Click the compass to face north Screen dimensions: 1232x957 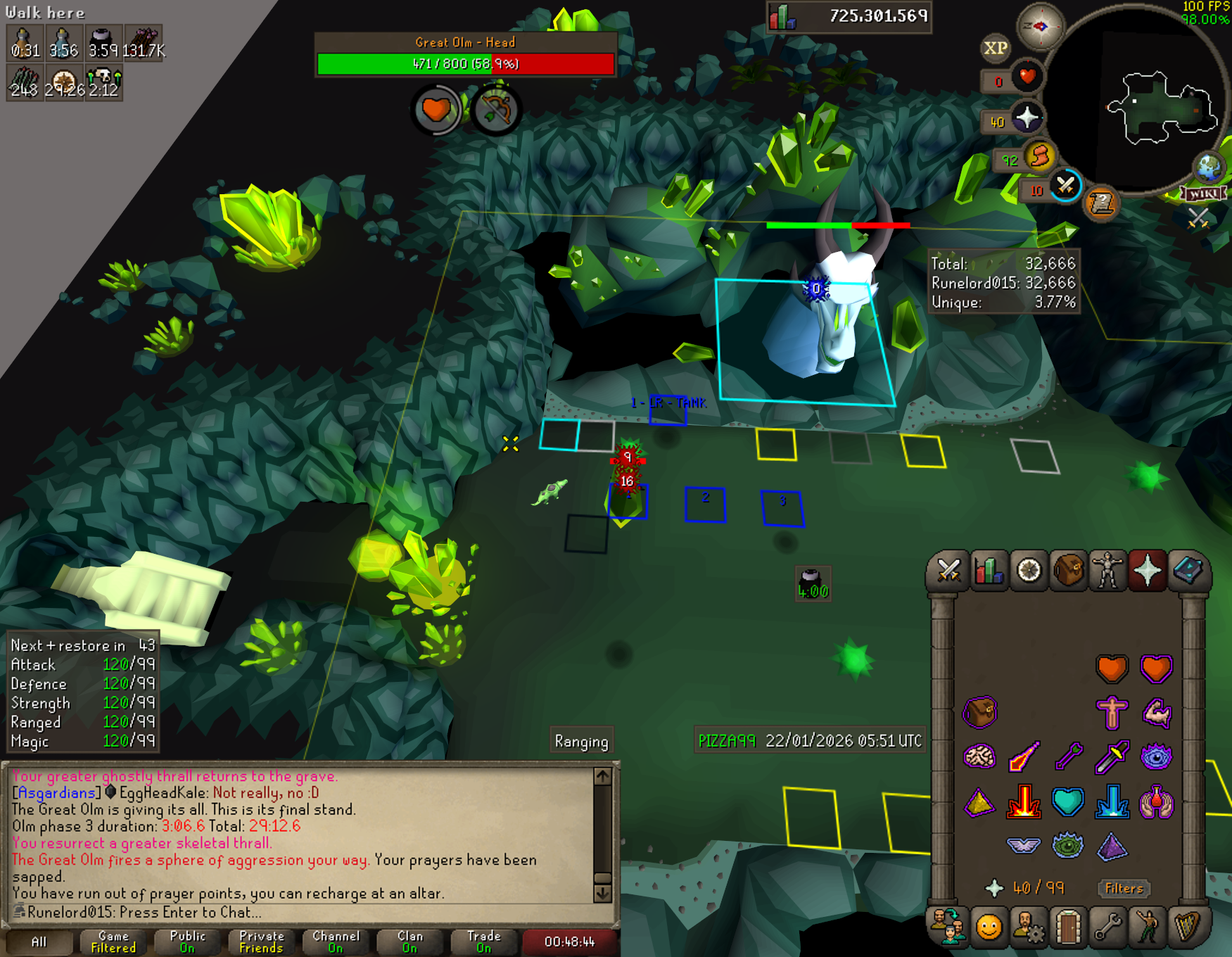1040,27
